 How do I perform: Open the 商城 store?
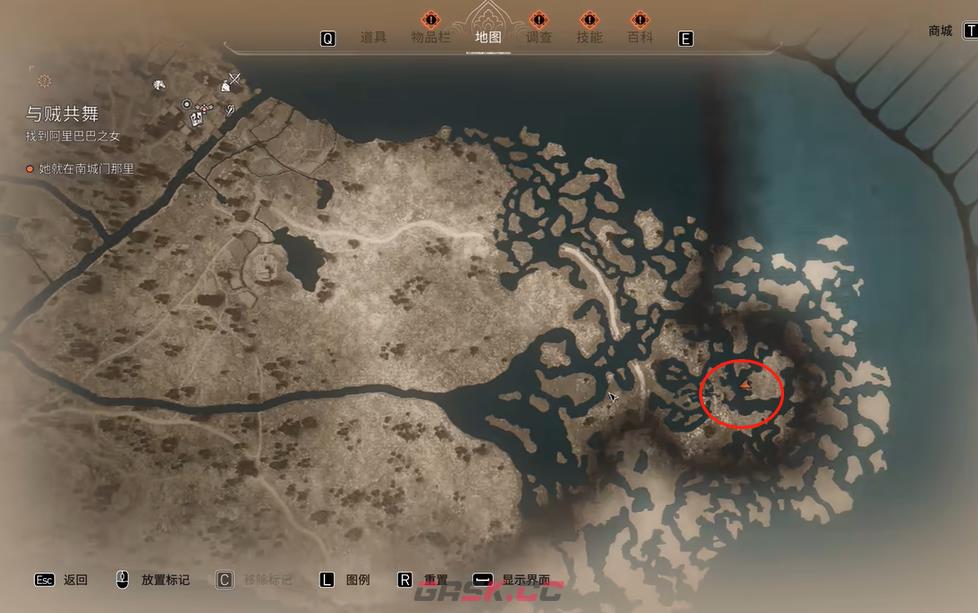coord(940,31)
